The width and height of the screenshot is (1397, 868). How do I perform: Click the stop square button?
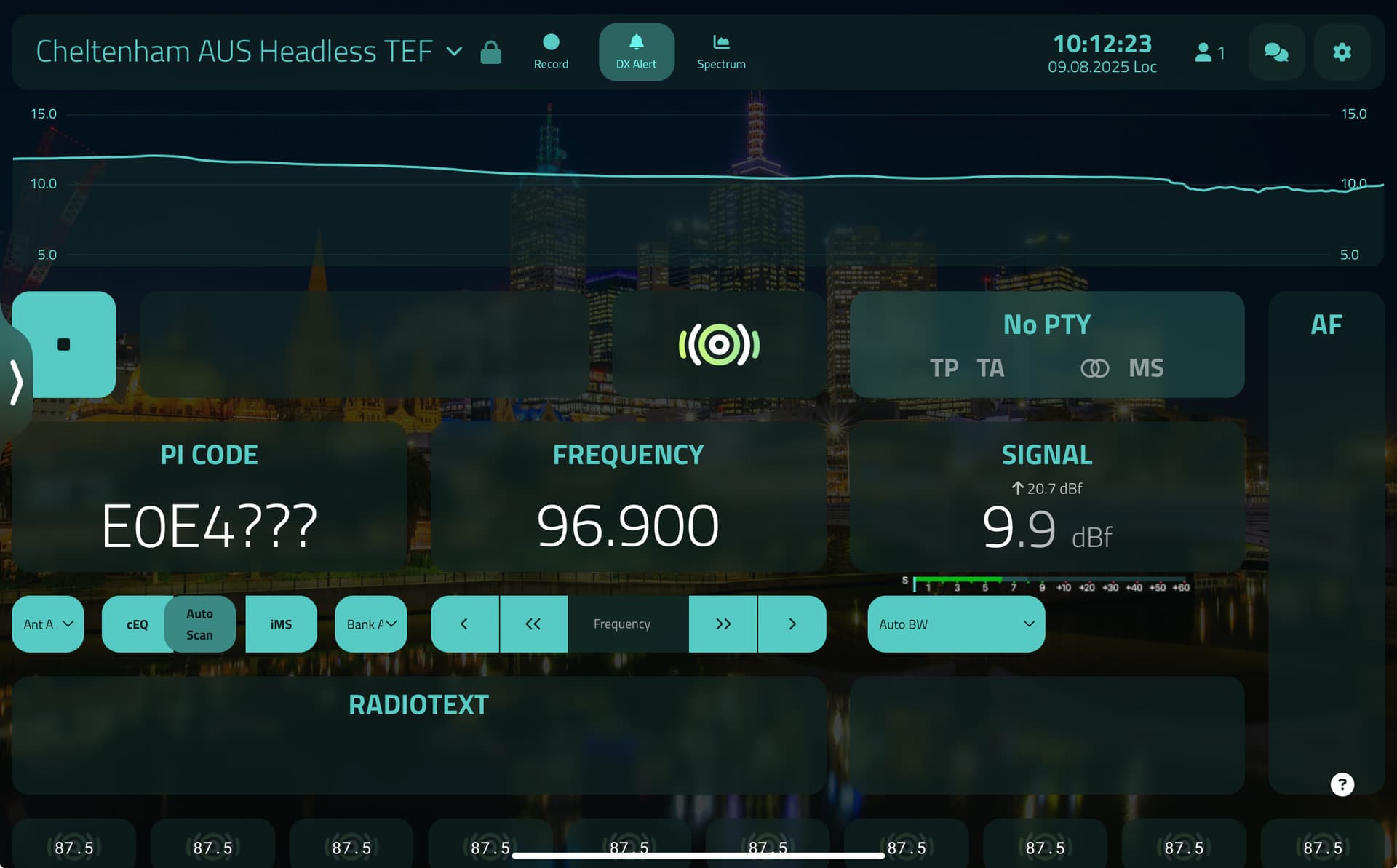(x=64, y=344)
